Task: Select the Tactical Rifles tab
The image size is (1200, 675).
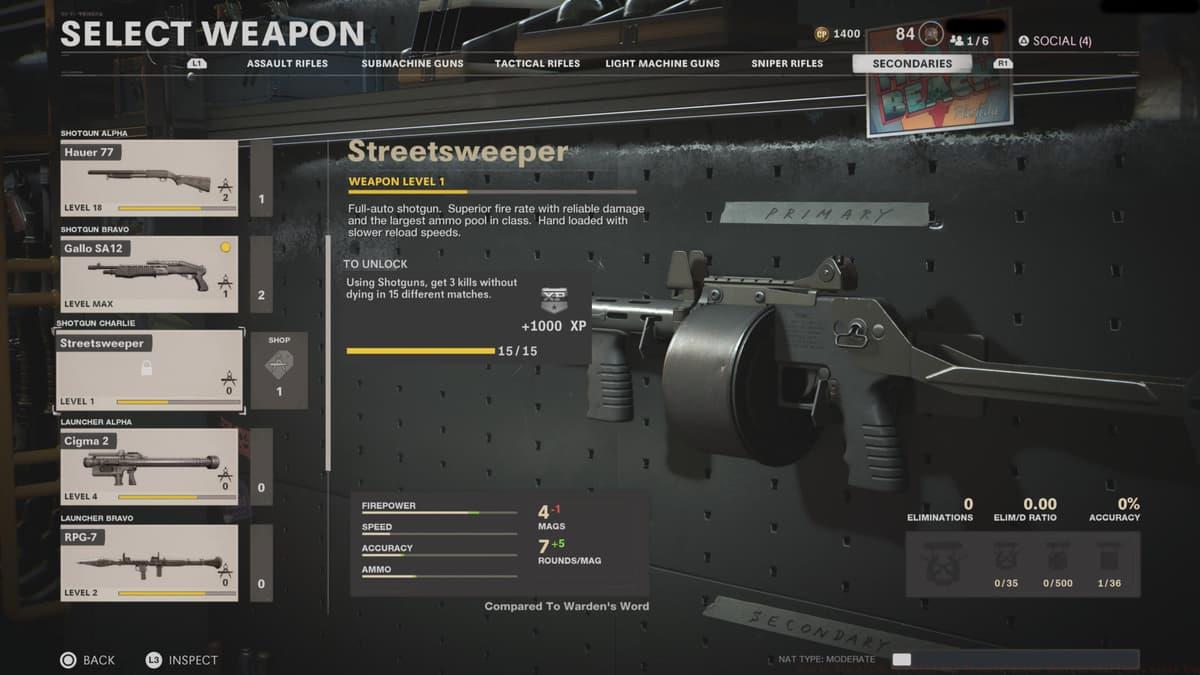Action: click(537, 63)
